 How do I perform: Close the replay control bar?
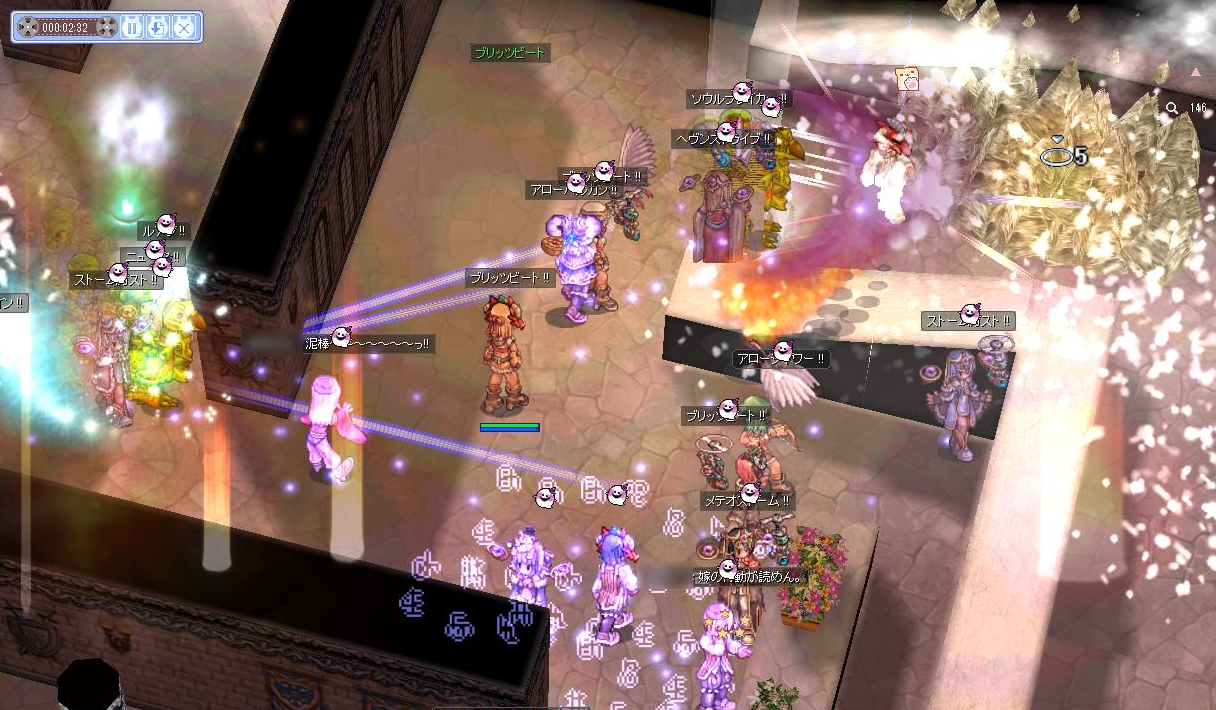tap(183, 27)
